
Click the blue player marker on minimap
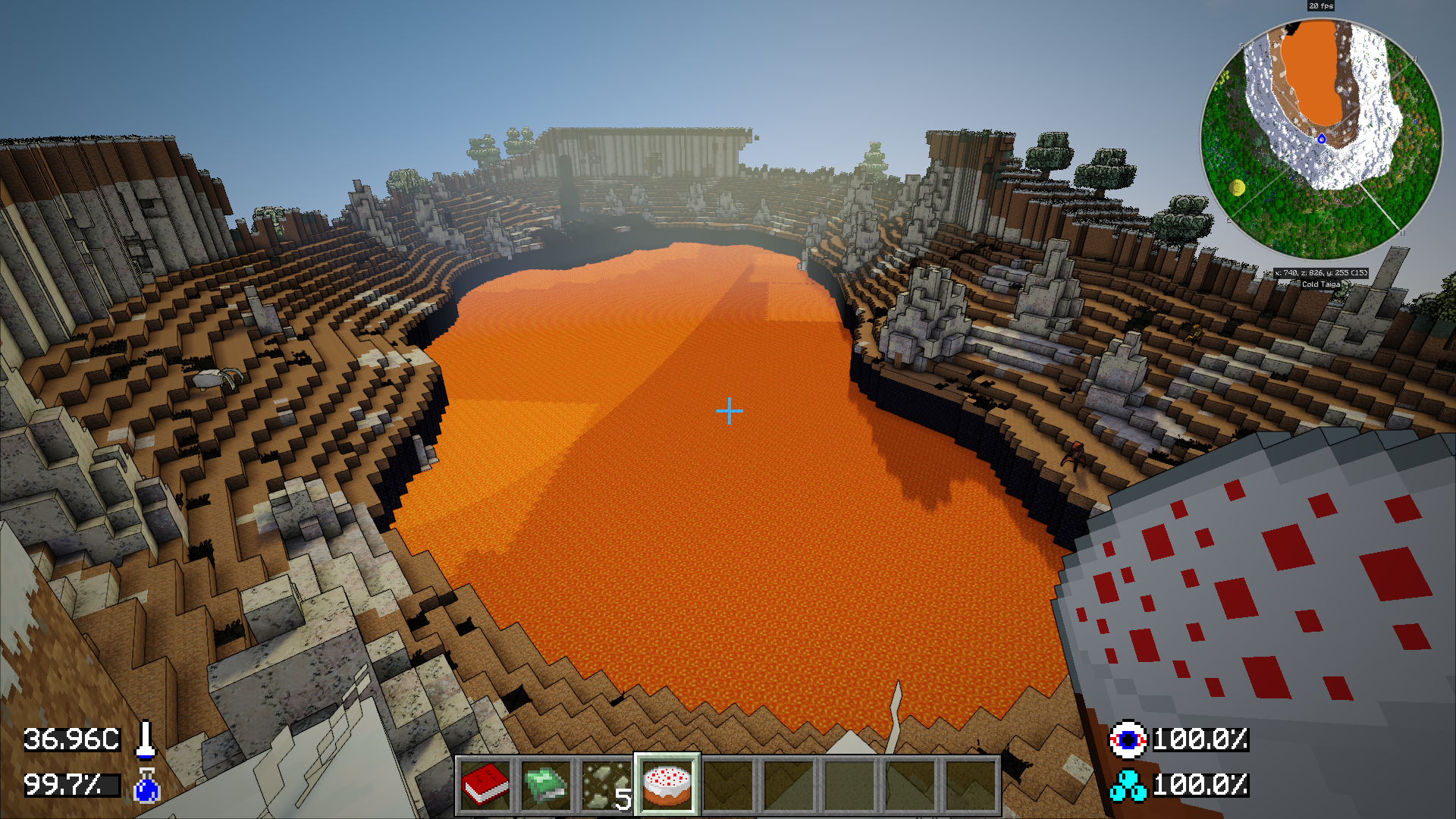1322,139
